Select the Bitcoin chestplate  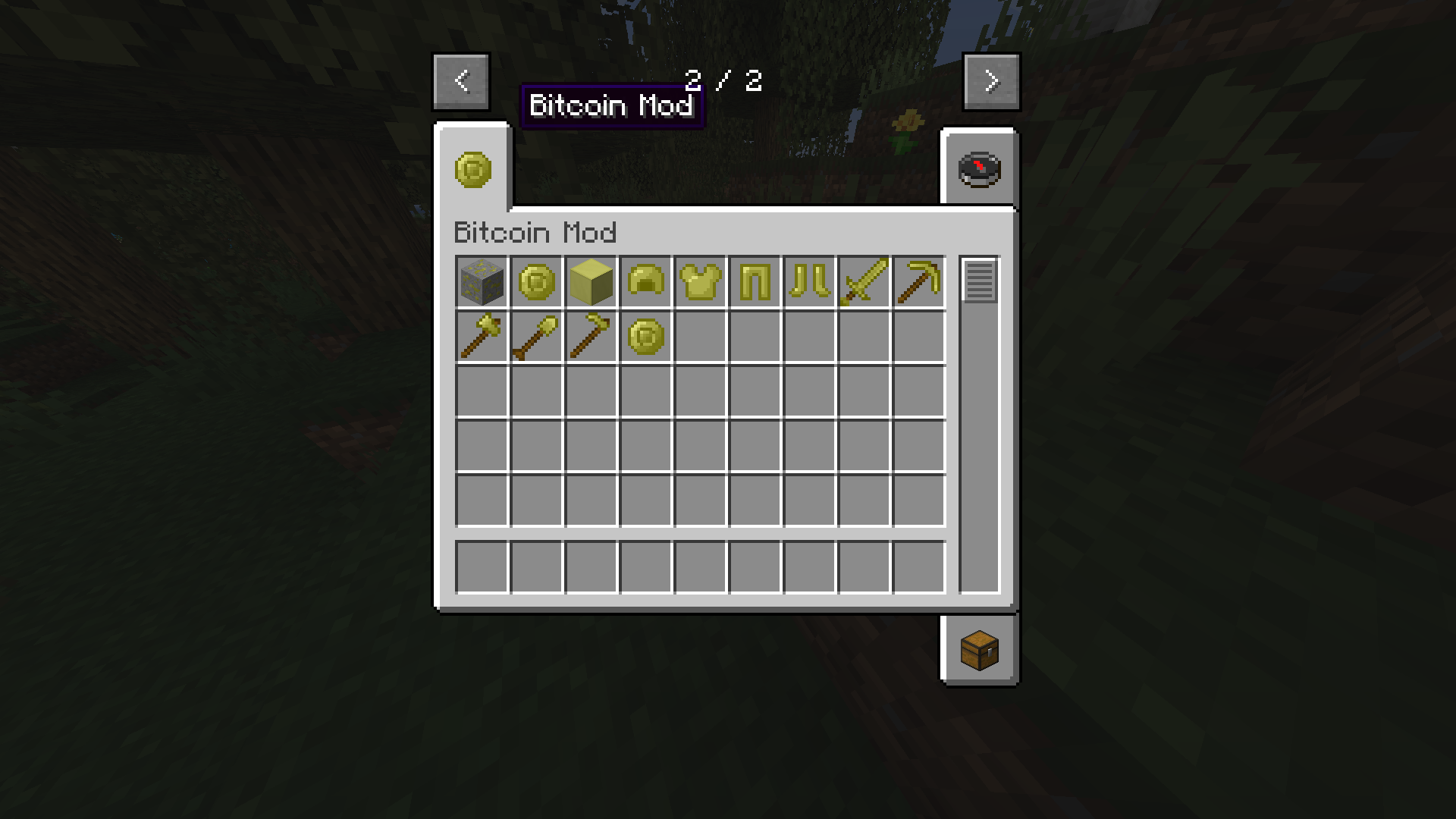(x=700, y=283)
